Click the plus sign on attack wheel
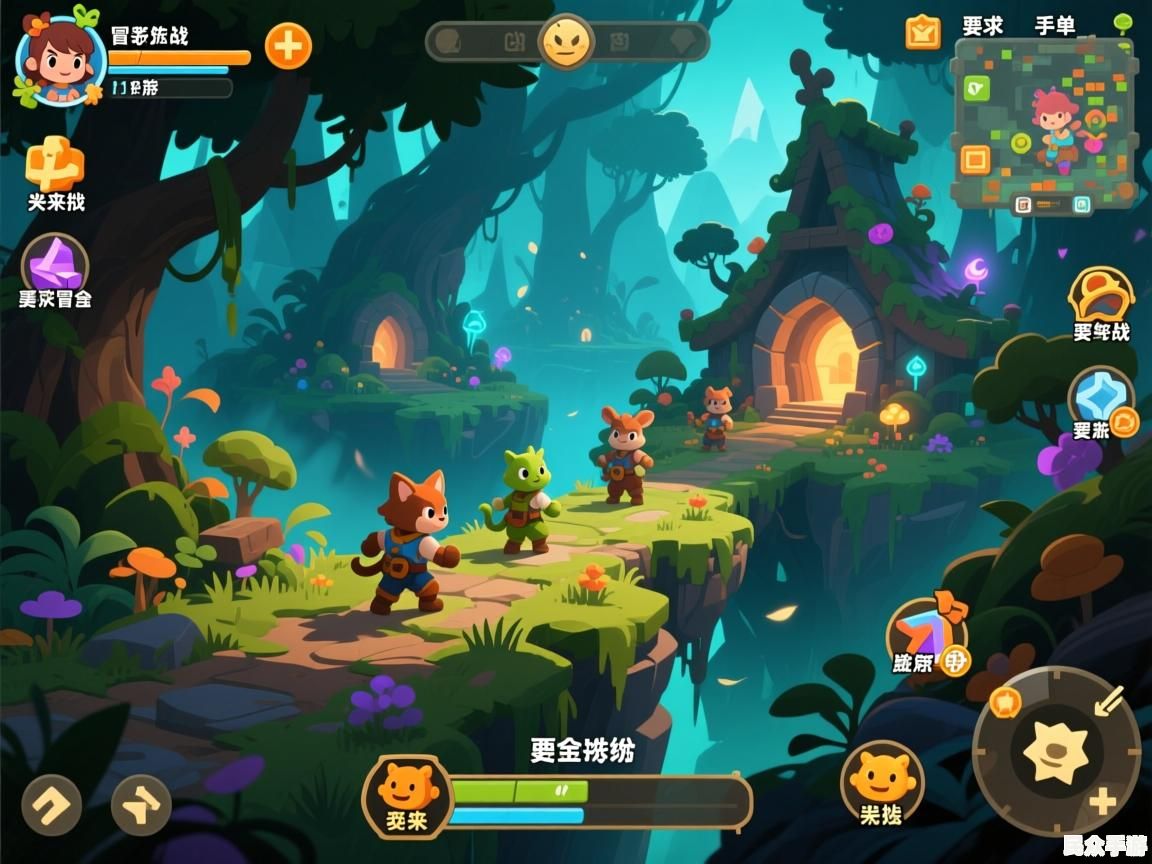The height and width of the screenshot is (864, 1152). tap(1103, 801)
